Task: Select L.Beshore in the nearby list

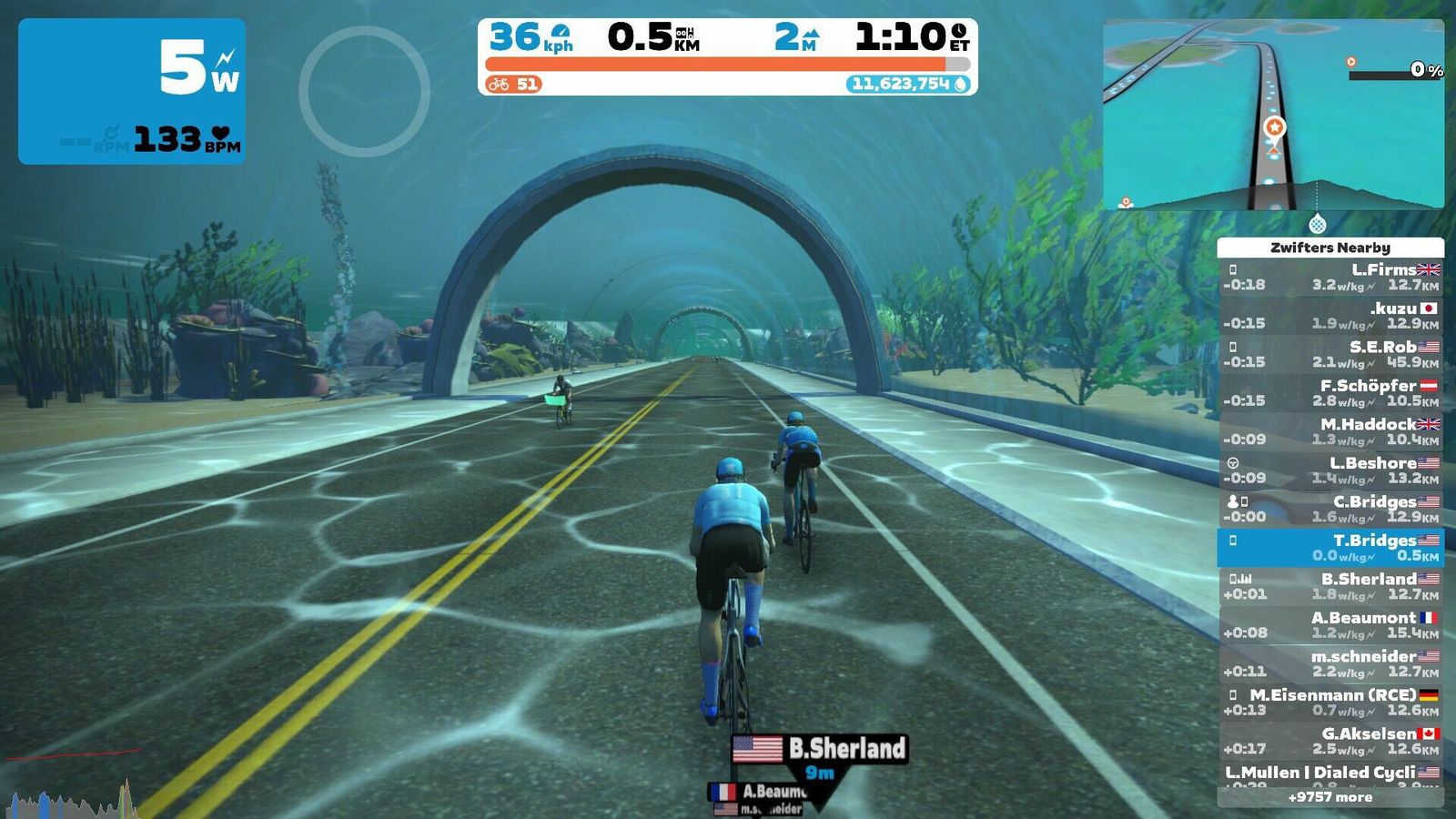Action: click(1330, 470)
